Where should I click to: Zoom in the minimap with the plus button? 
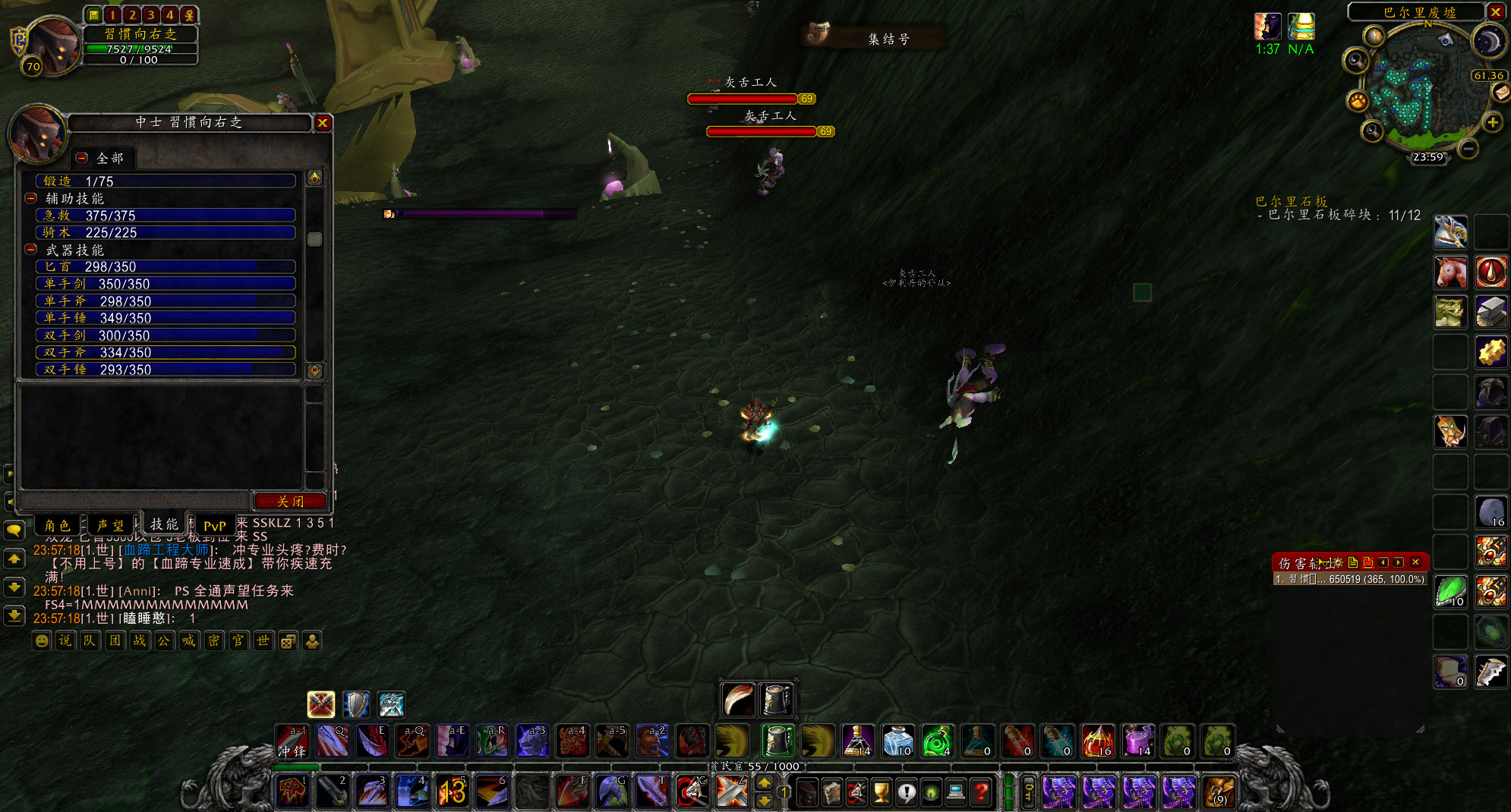coord(1493,122)
